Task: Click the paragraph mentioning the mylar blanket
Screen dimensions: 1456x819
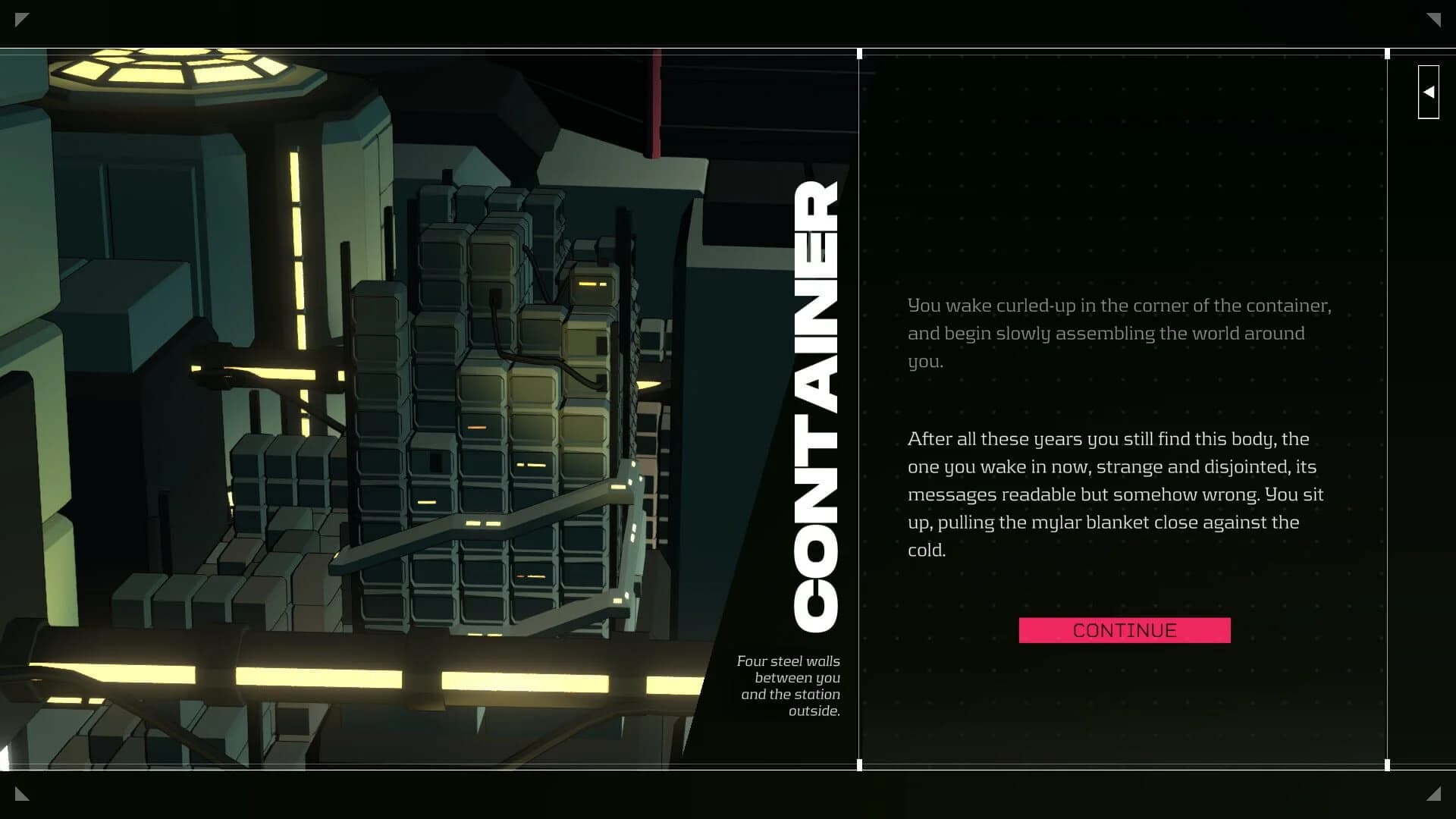Action: (1115, 494)
